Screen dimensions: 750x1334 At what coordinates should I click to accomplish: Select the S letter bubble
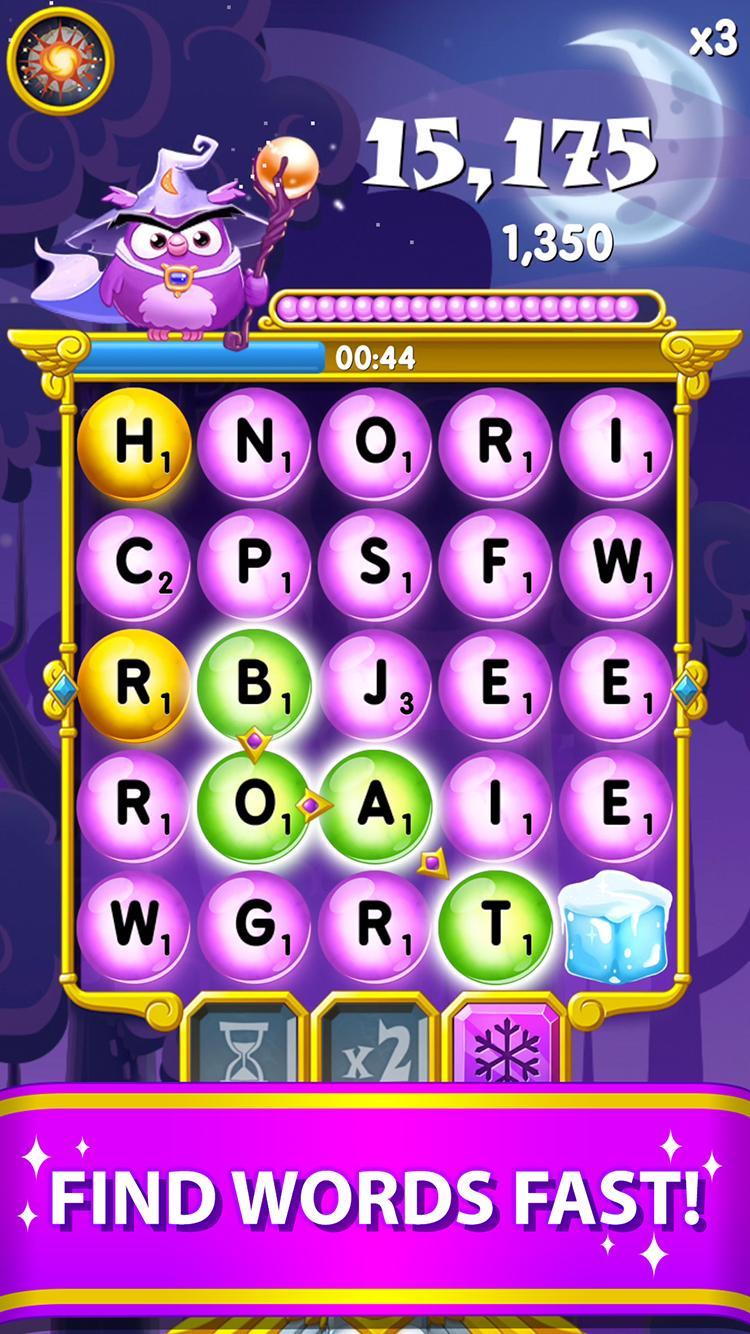[x=375, y=565]
